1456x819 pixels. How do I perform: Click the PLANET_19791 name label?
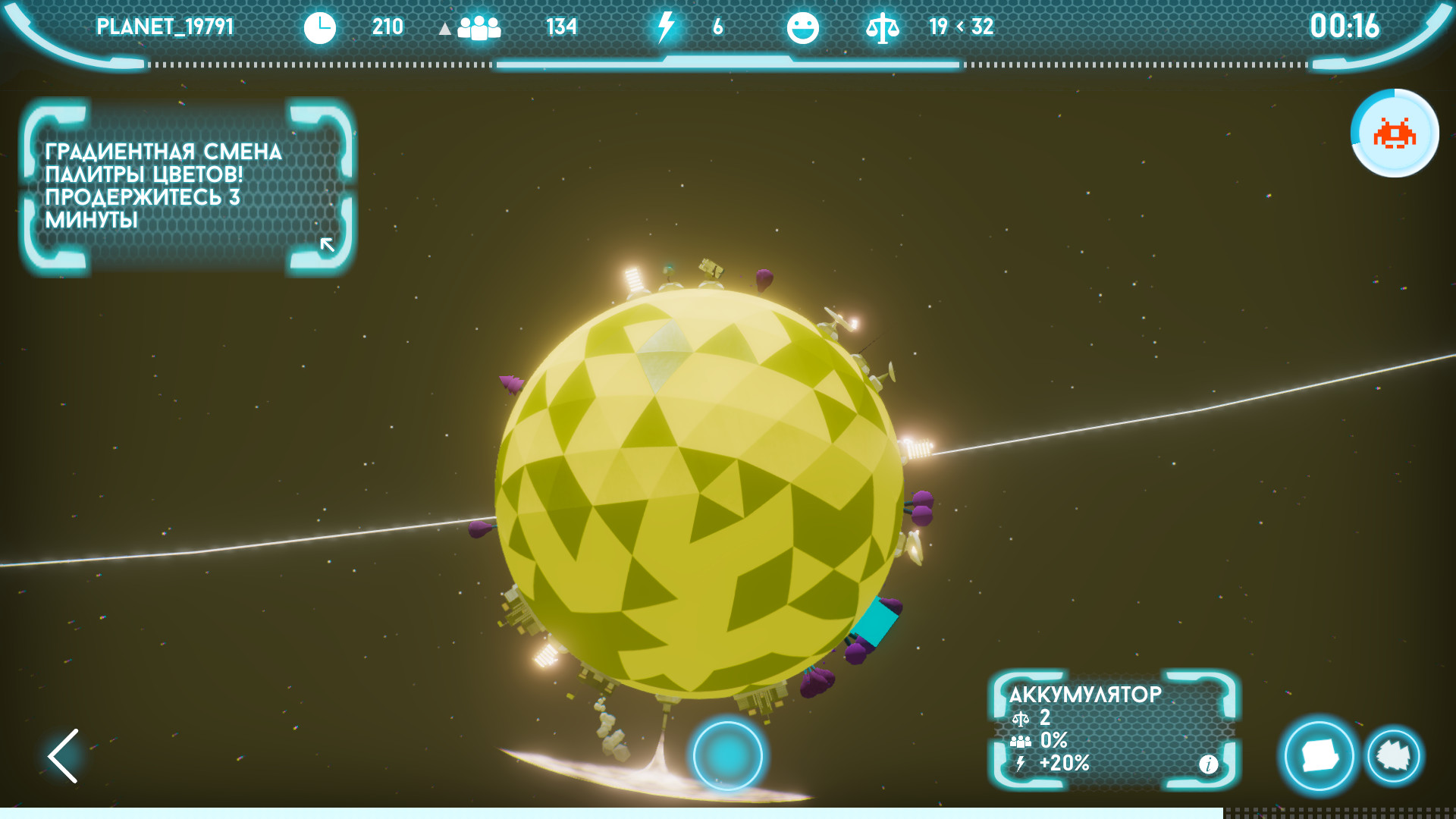(x=165, y=27)
